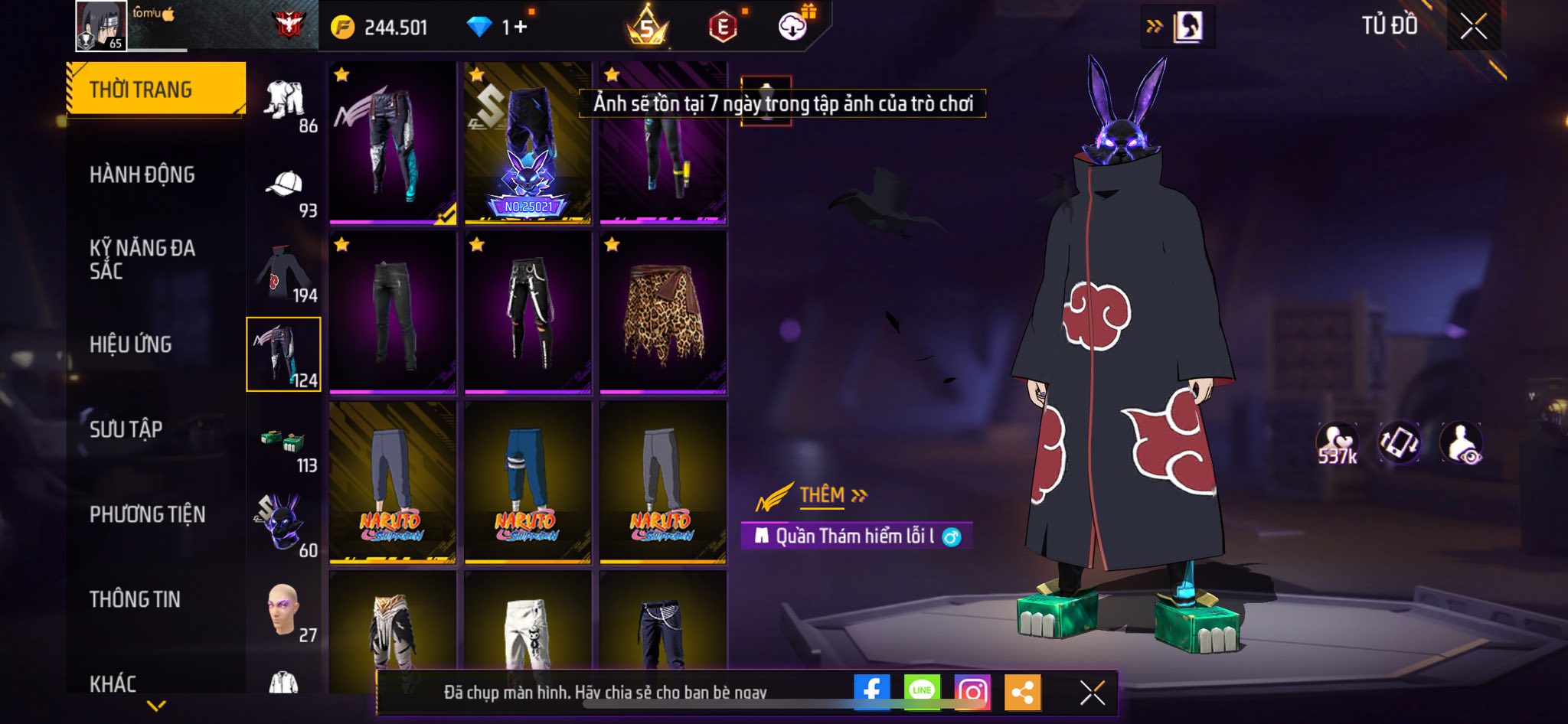Switch to the Phương Tiện tab
The height and width of the screenshot is (724, 1568).
point(148,514)
